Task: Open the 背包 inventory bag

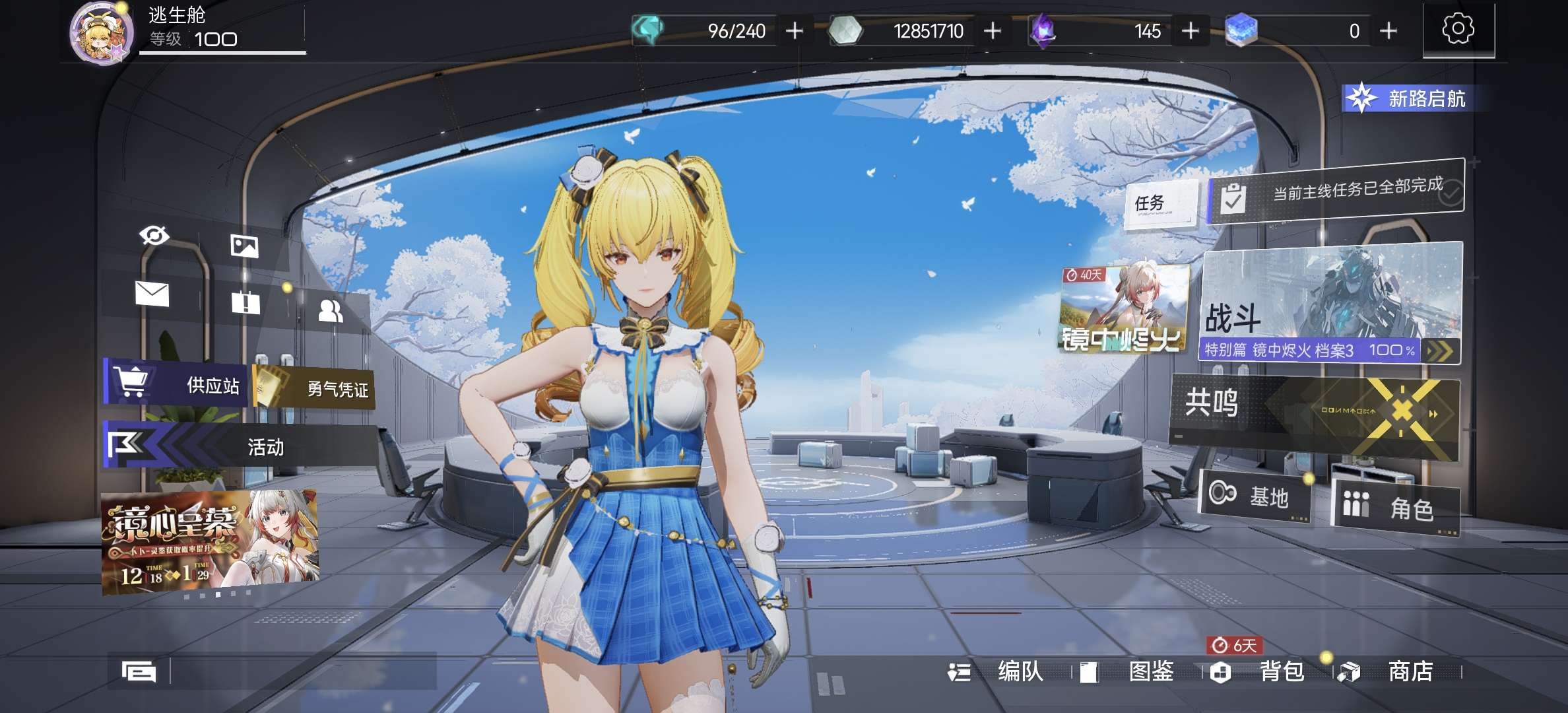Action: 1258,672
